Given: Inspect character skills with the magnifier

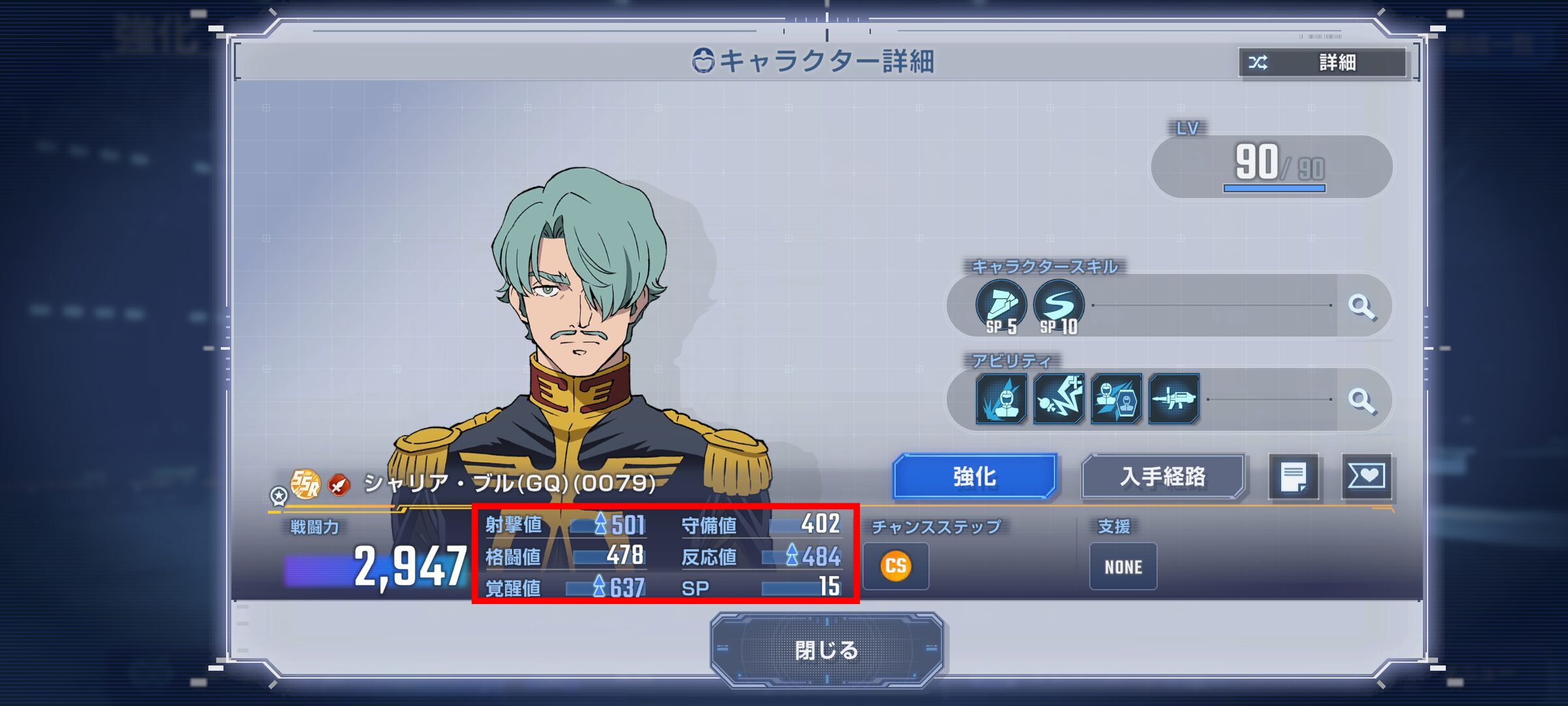Looking at the screenshot, I should coord(1362,306).
